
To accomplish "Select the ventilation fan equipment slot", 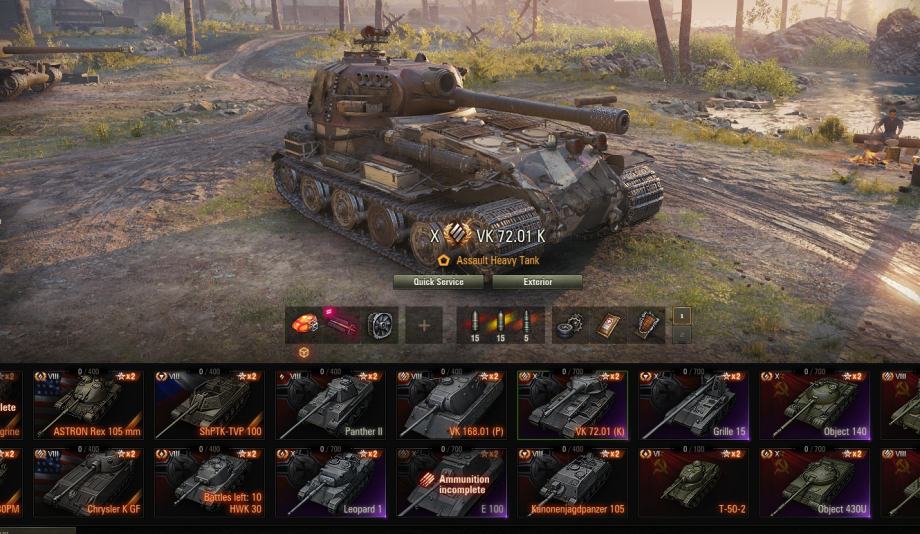I will click(x=380, y=325).
